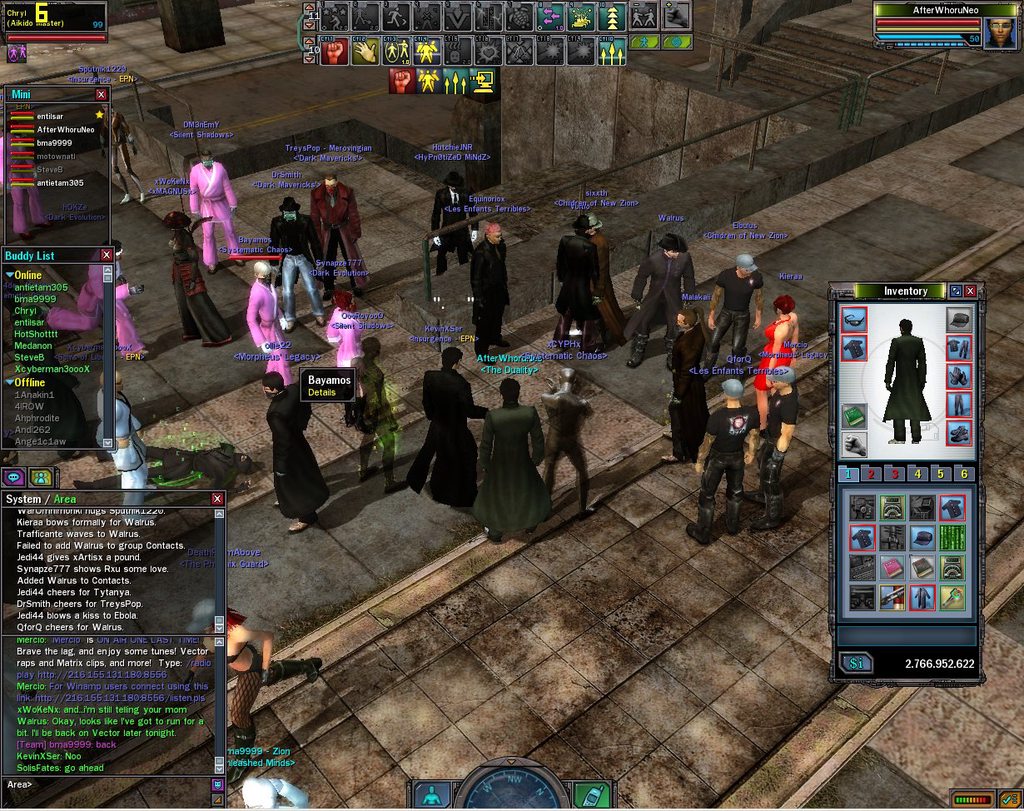Select the equipped shoes slot
Viewport: 1024px width, 811px height.
pyautogui.click(x=958, y=433)
